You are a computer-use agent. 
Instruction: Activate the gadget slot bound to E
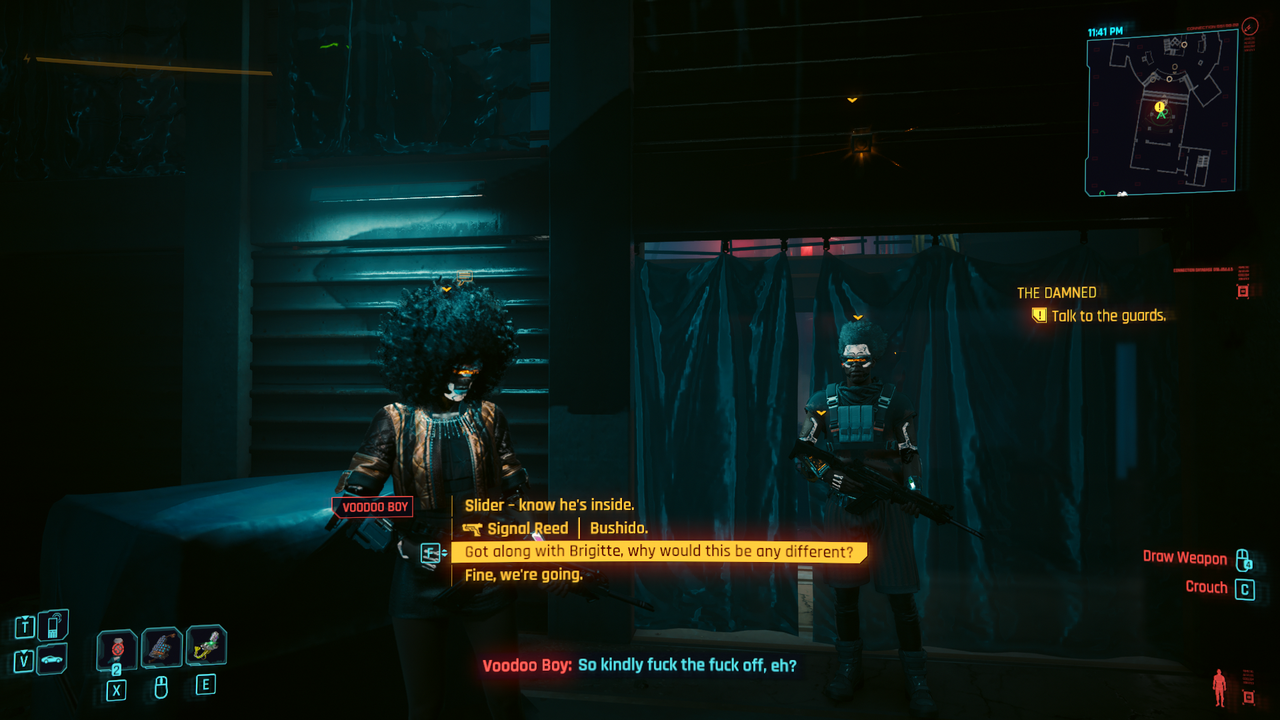click(x=205, y=646)
